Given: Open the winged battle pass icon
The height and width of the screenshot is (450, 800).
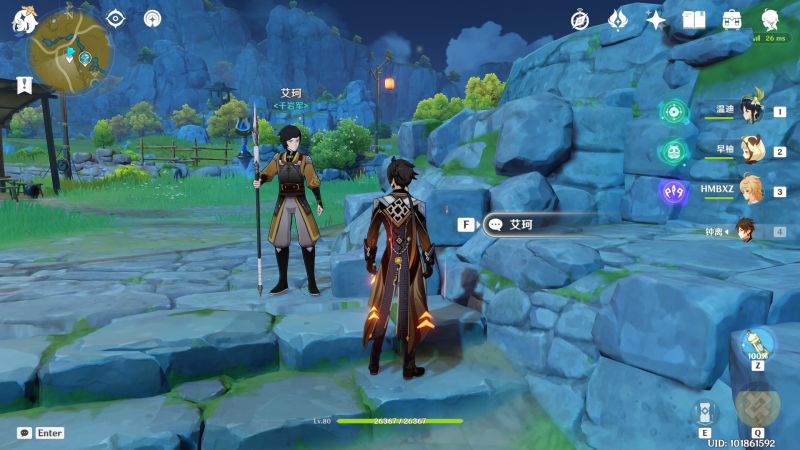Looking at the screenshot, I should [618, 19].
